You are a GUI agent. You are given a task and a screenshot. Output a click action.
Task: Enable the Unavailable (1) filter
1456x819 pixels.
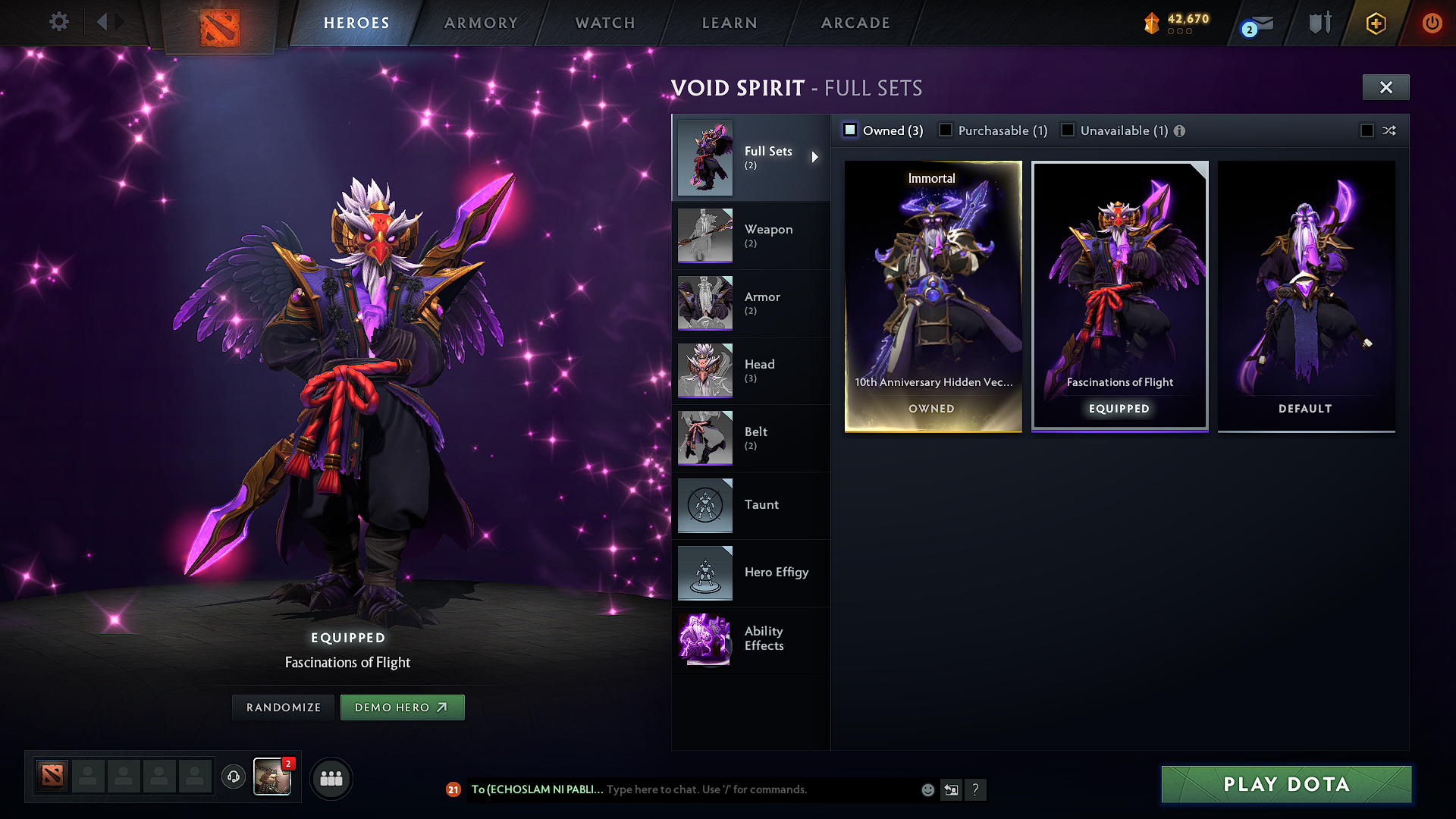coord(1068,130)
